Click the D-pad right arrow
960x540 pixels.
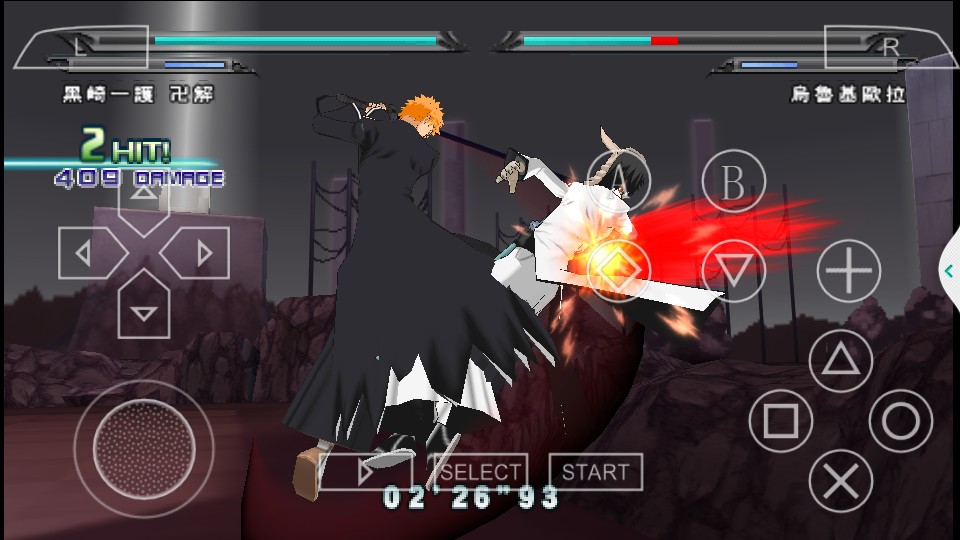(x=200, y=253)
